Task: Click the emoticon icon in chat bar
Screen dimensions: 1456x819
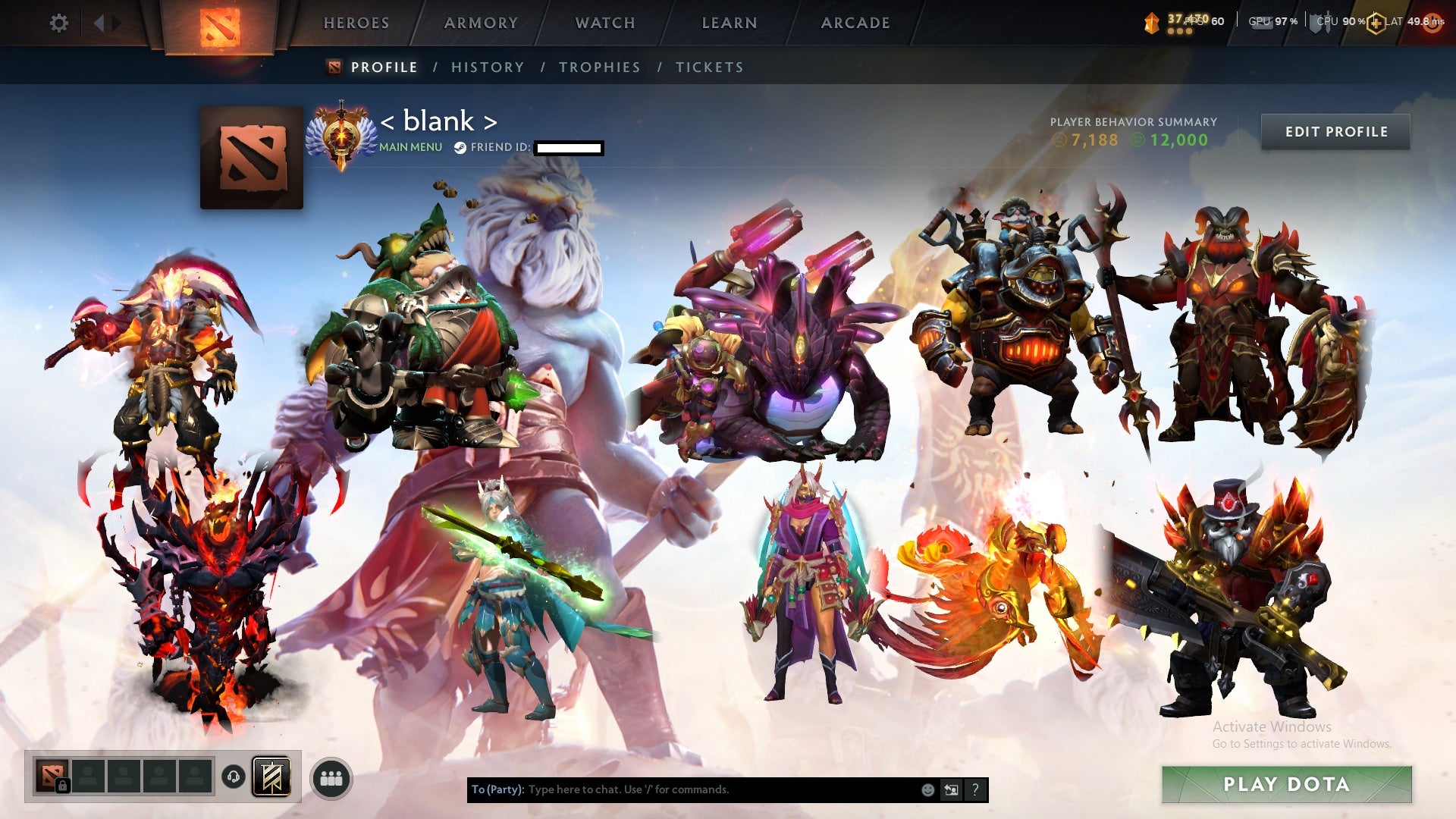Action: 927,789
